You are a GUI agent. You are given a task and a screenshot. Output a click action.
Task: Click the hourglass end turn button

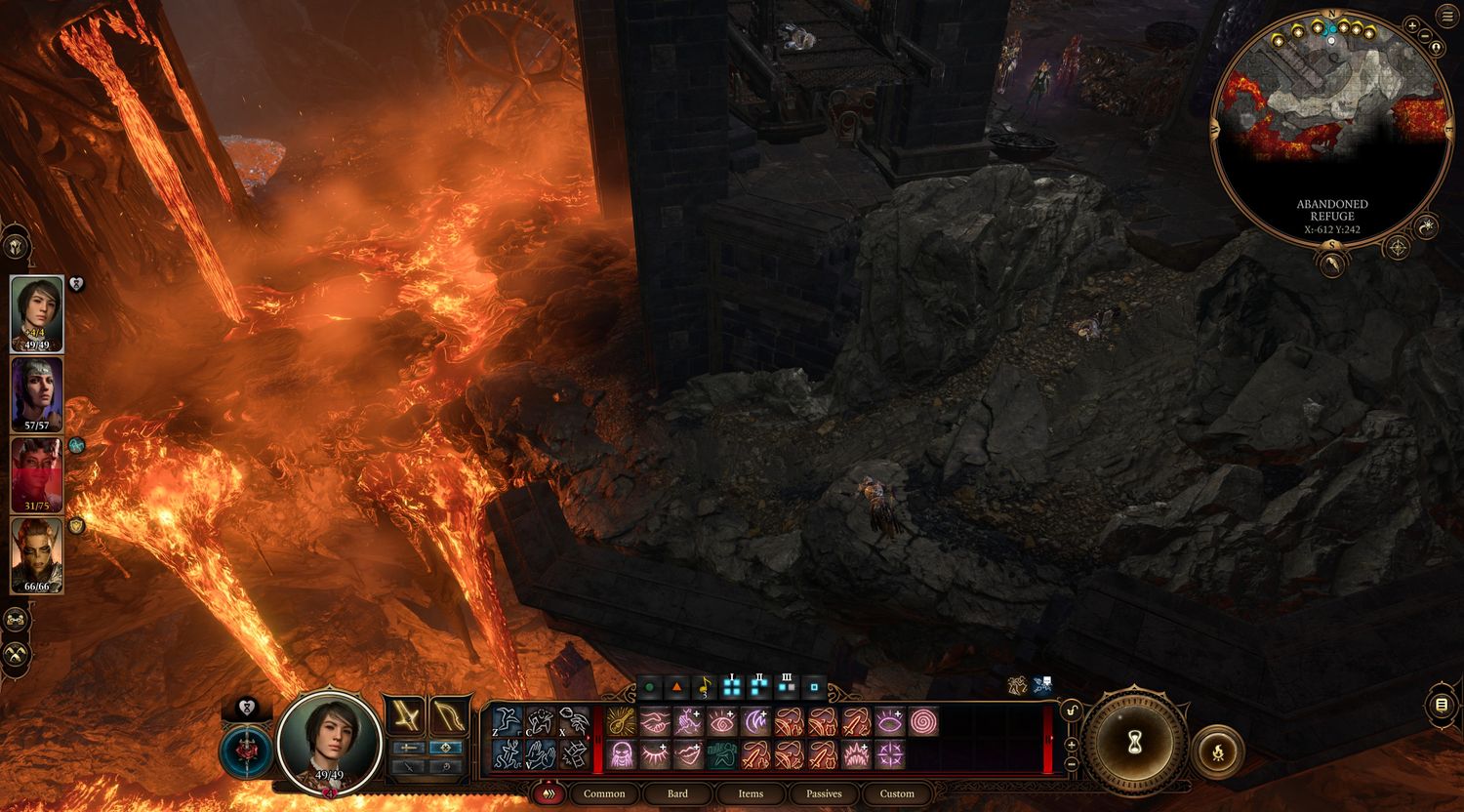pos(1134,745)
